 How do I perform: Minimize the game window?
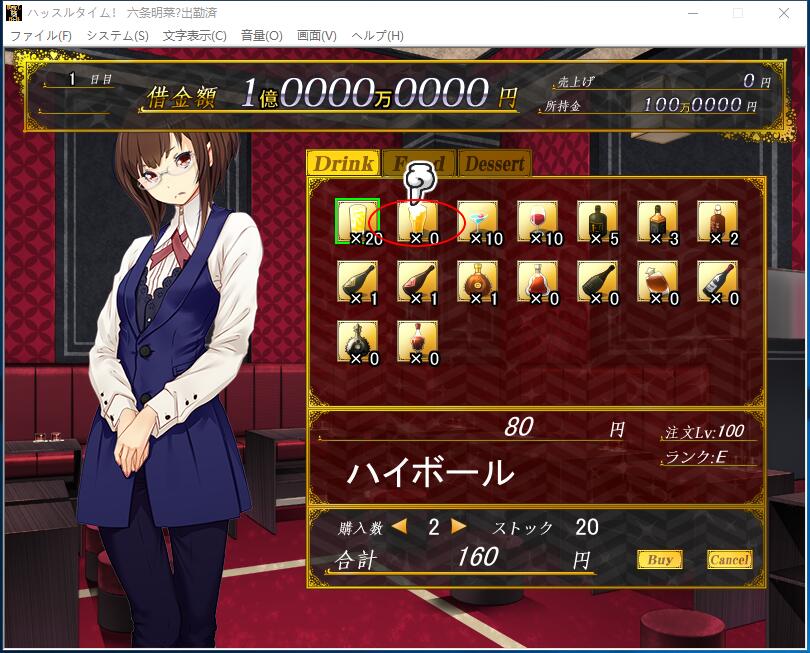[x=693, y=13]
